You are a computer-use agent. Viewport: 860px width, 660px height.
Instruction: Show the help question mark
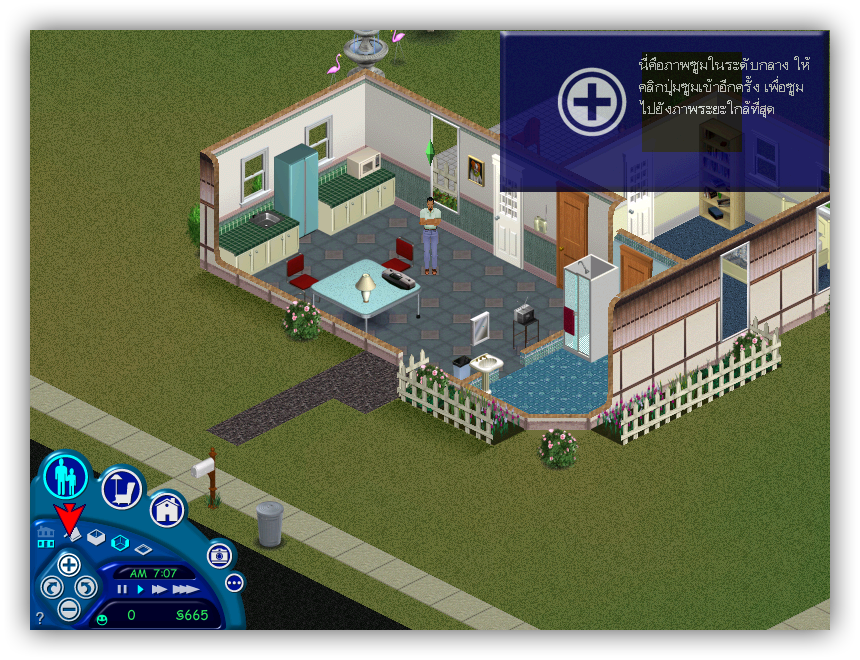(40, 618)
